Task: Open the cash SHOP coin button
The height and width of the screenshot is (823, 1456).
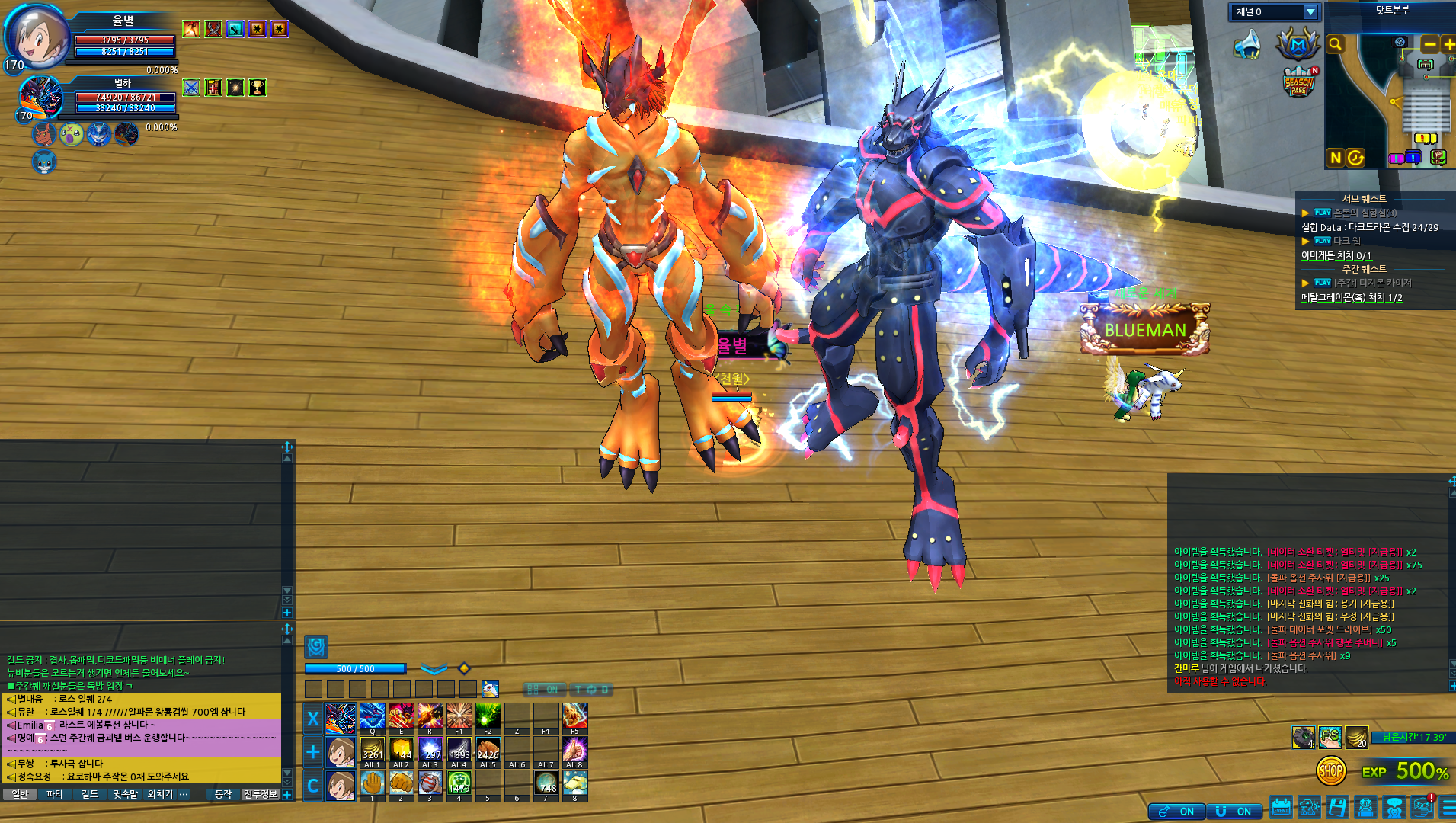Action: coord(1330,771)
